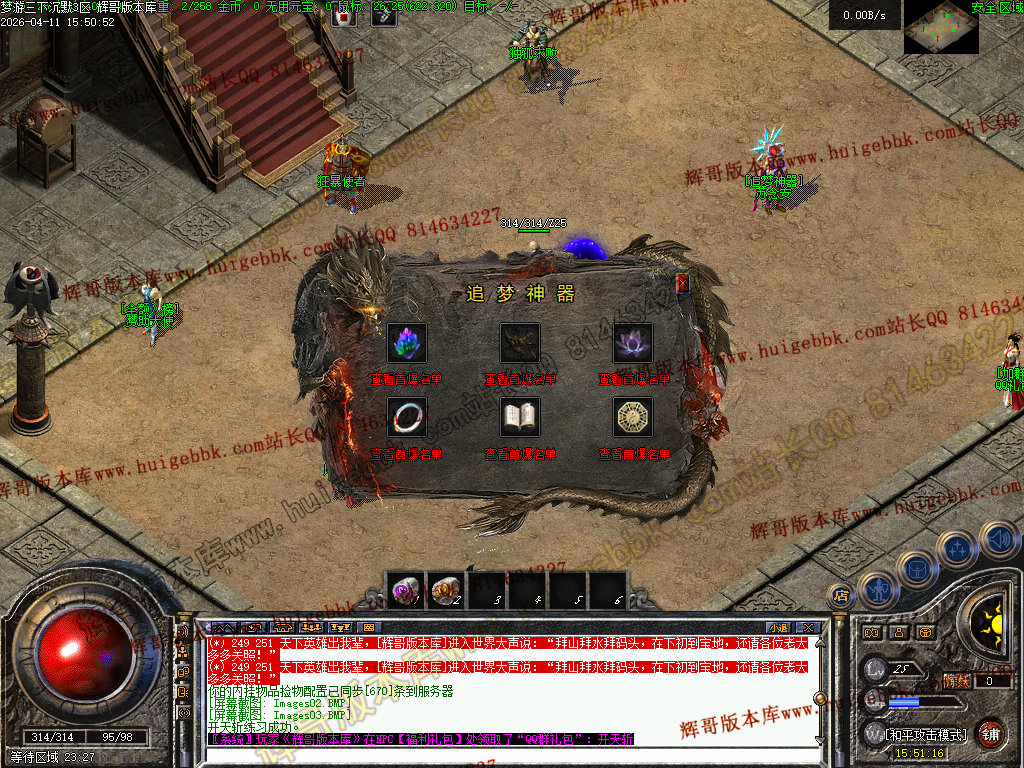Close the 追梦神器 stone panel
This screenshot has height=768, width=1024.
[x=683, y=284]
